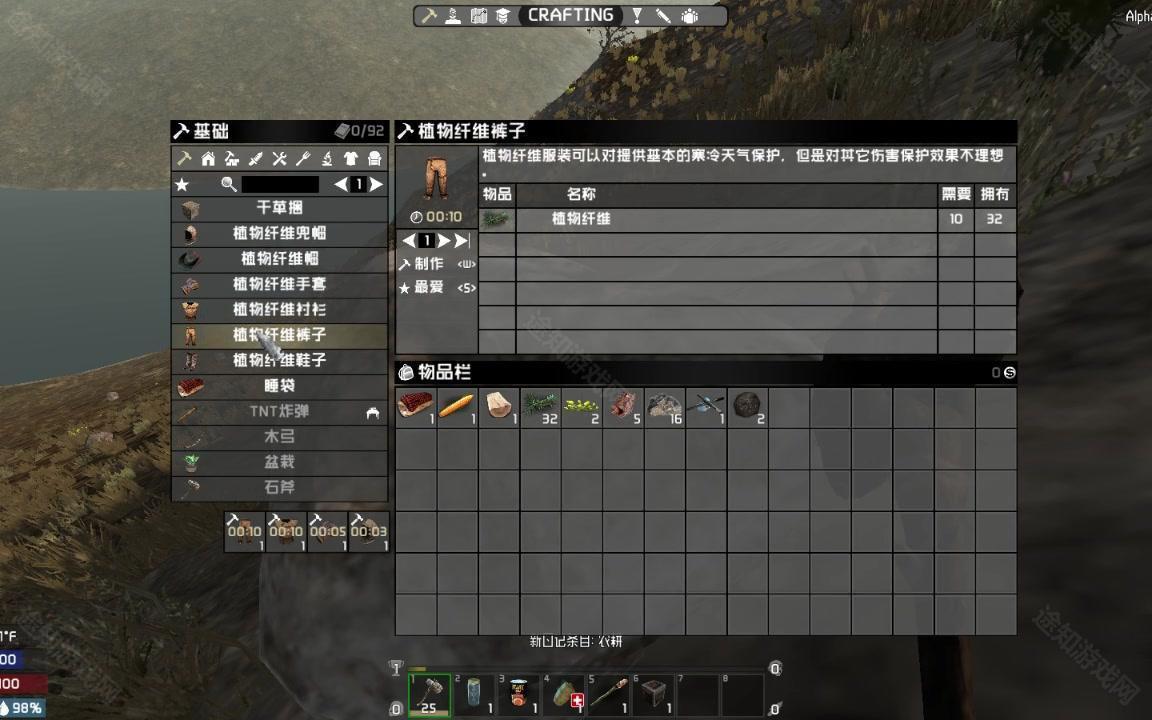Choose the 植物纤维兜帽 recipe
This screenshot has height=720, width=1152.
[x=279, y=233]
